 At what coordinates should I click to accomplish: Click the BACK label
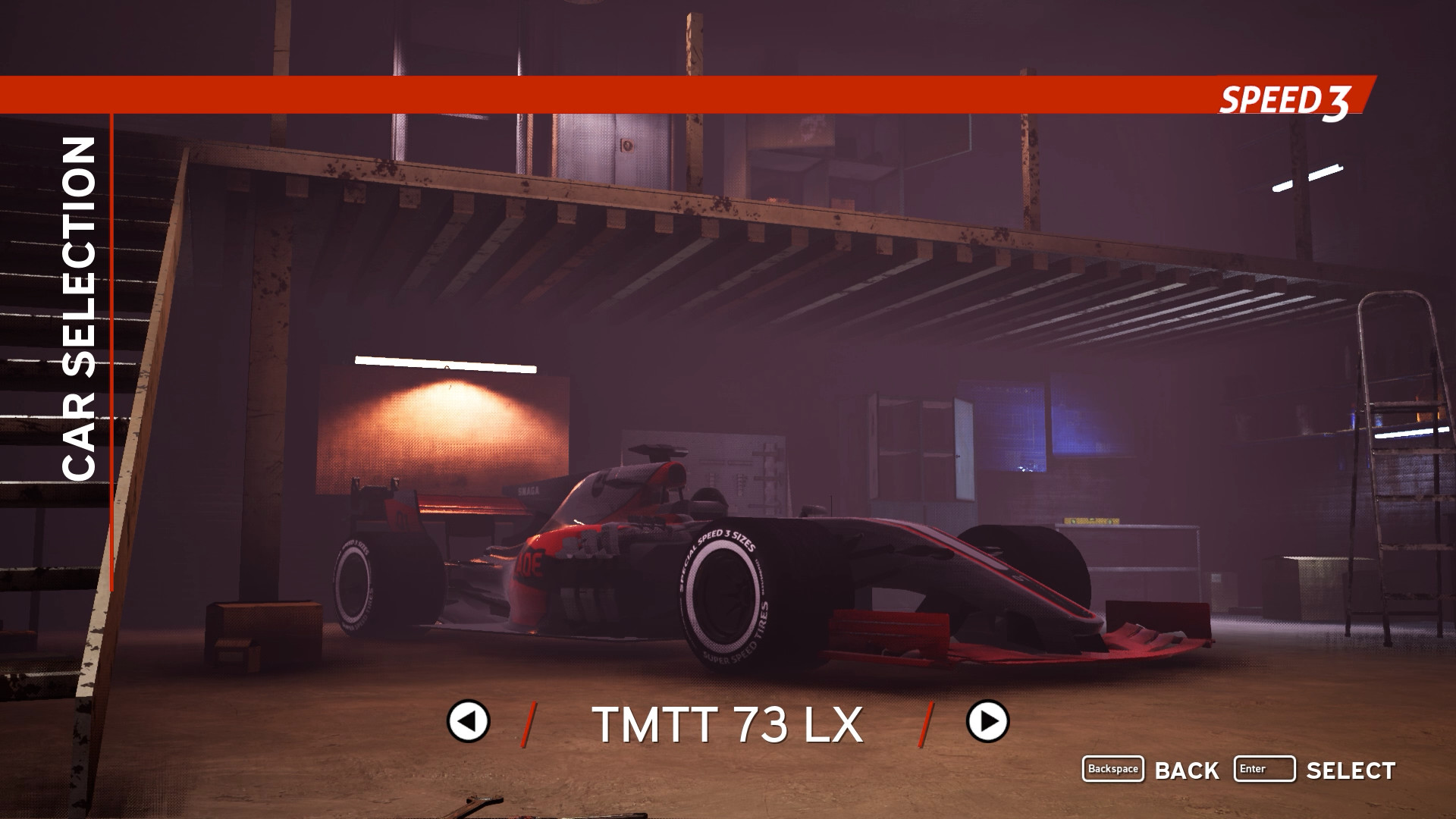point(1186,770)
